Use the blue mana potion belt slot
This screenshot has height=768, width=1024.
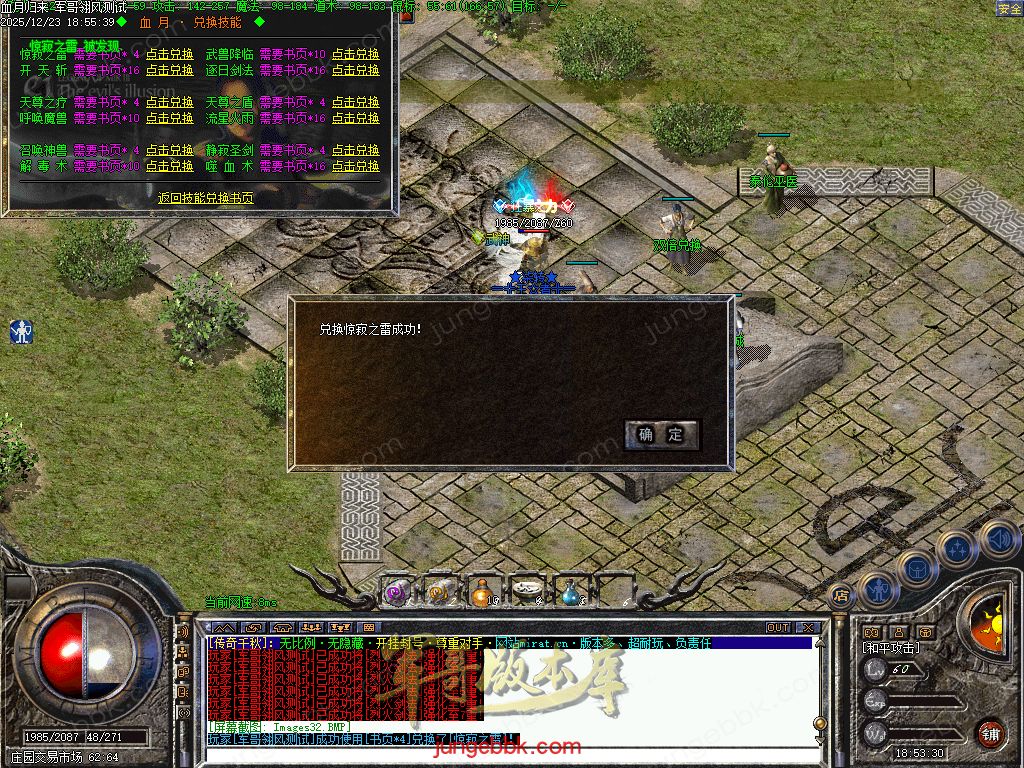click(570, 592)
